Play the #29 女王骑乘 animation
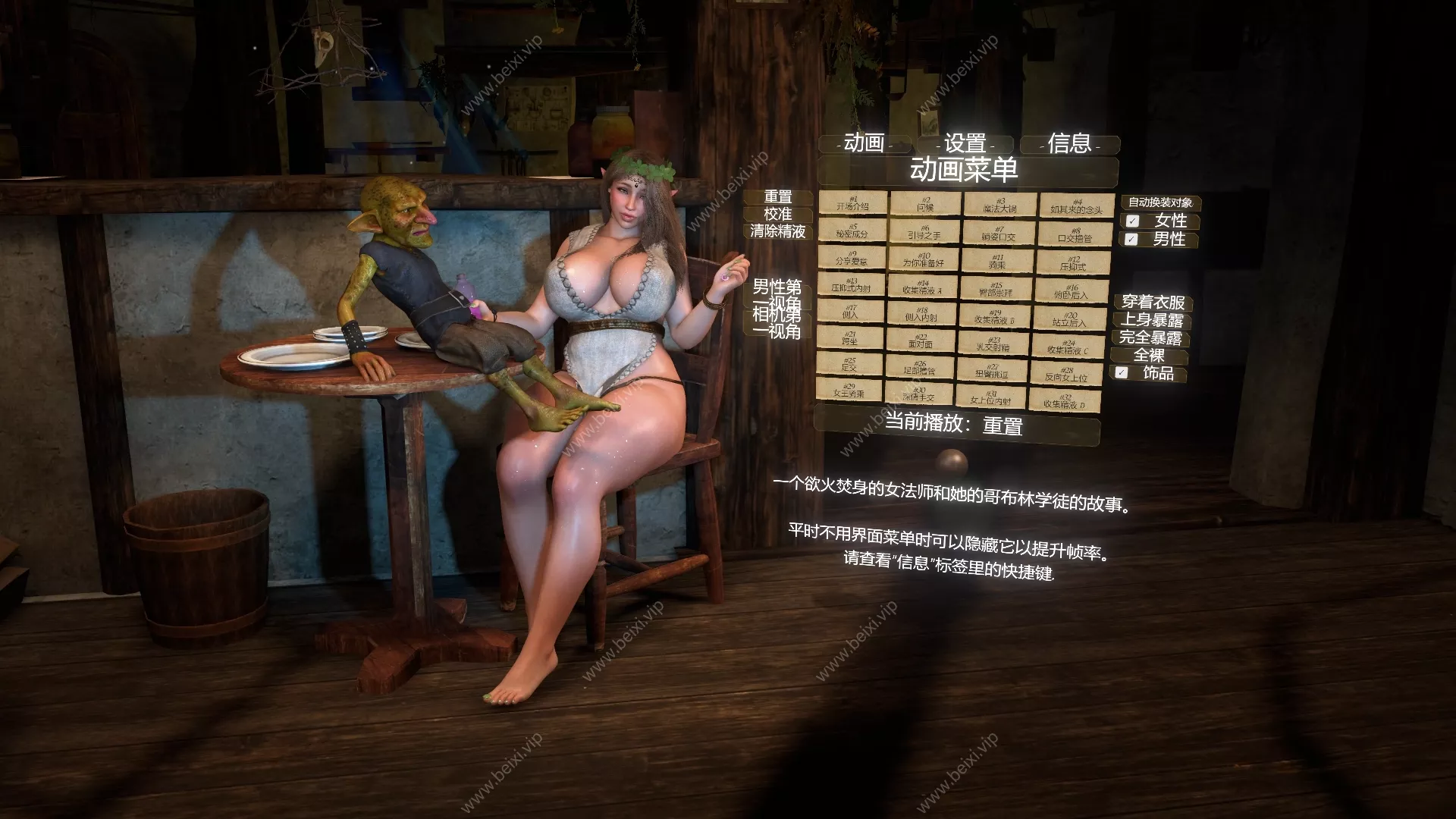 tap(849, 391)
